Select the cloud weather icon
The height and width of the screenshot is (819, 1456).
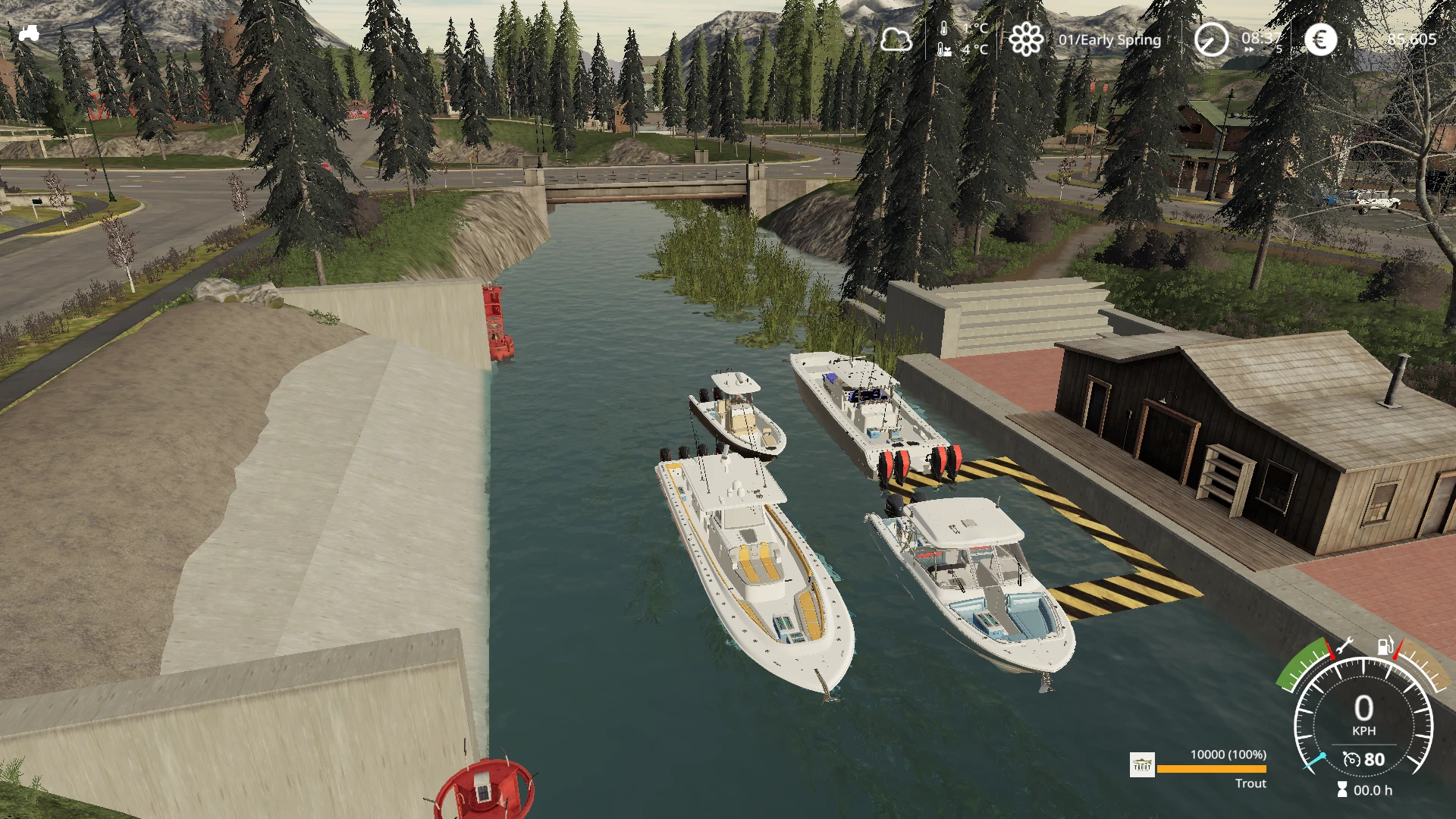click(x=896, y=39)
